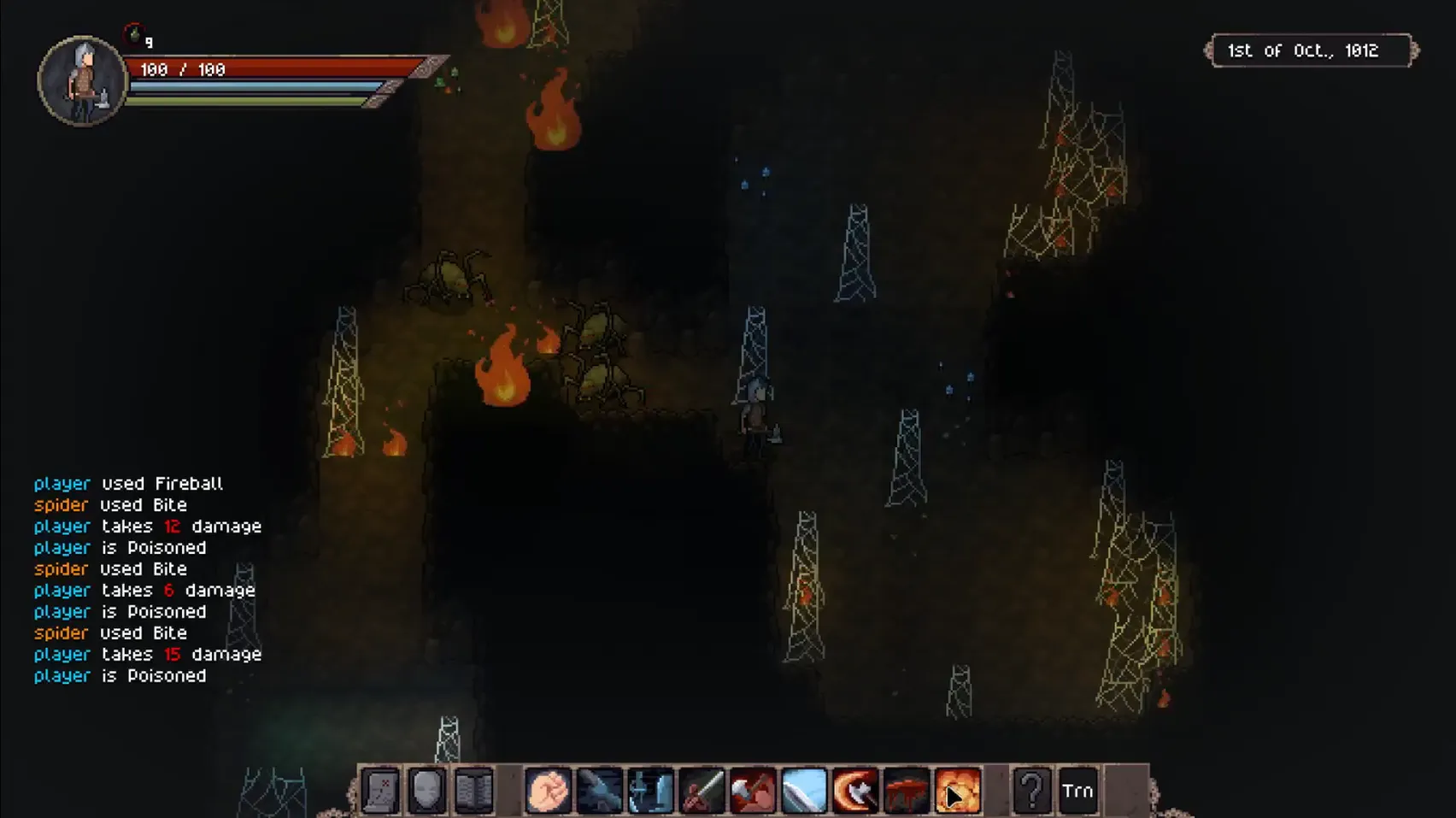The height and width of the screenshot is (818, 1456).
Task: Select the ghostly dagger ability
Action: point(651,791)
